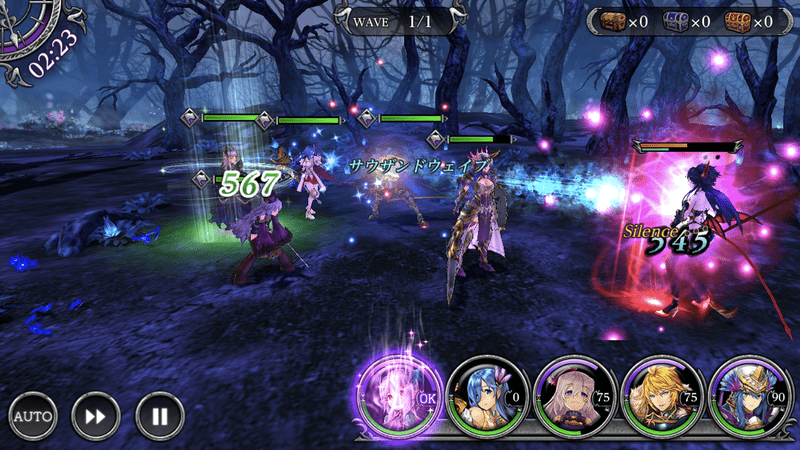This screenshot has width=800, height=450.
Task: Choose the silver-haired girl skill portrait
Action: (x=570, y=393)
